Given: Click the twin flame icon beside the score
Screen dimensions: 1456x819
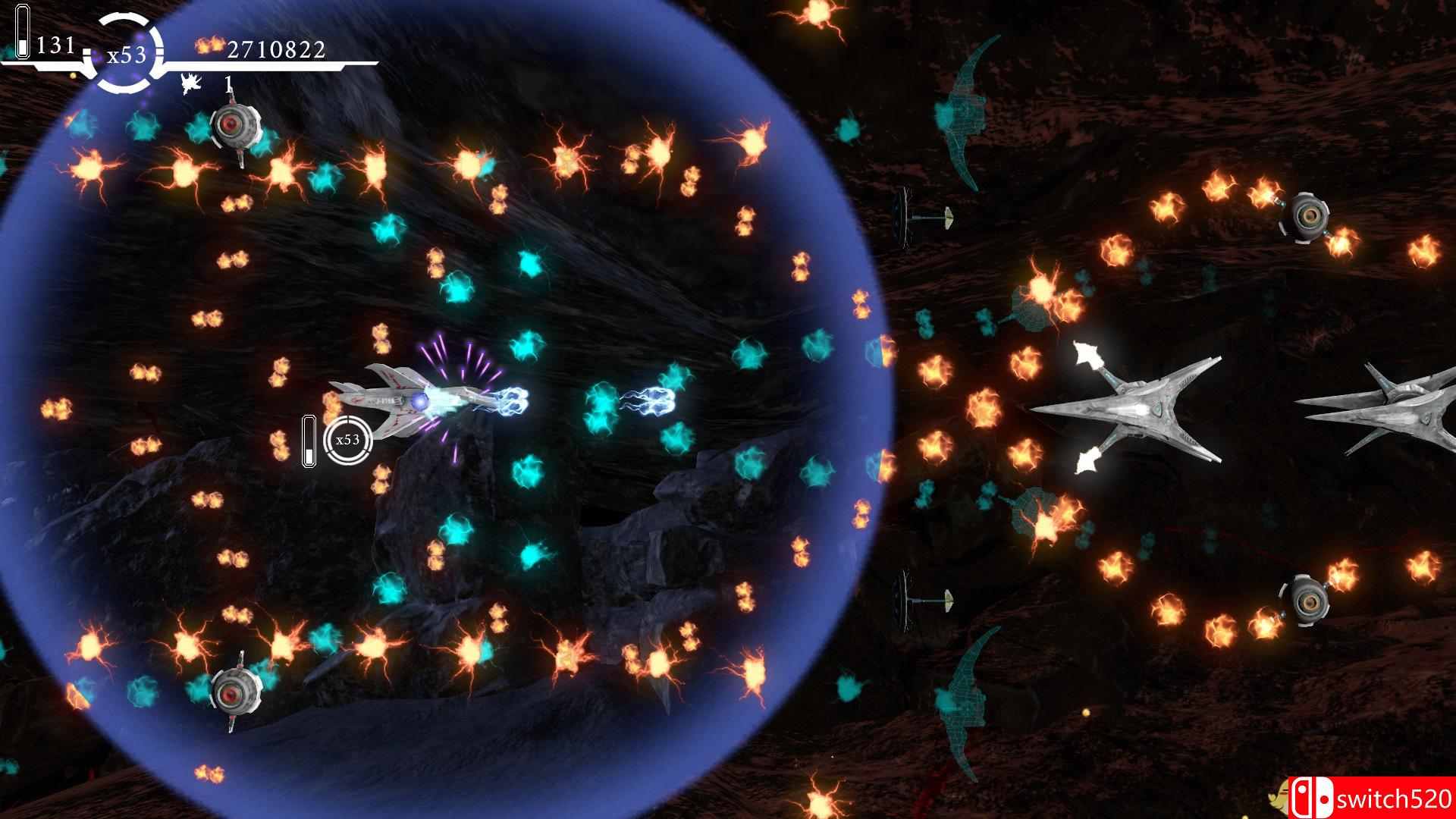Looking at the screenshot, I should [x=211, y=45].
